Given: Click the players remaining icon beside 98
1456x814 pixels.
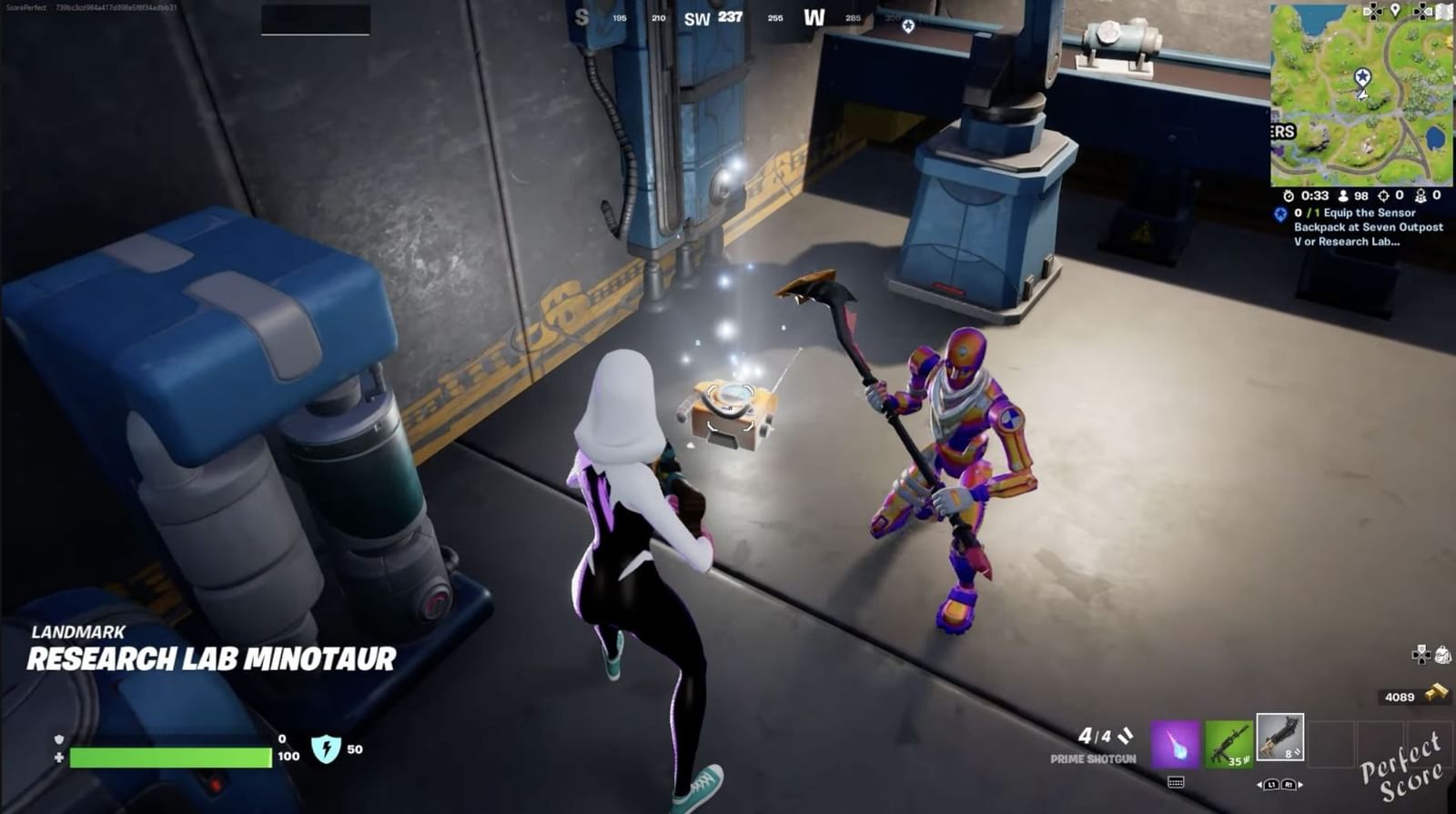Looking at the screenshot, I should point(1343,196).
